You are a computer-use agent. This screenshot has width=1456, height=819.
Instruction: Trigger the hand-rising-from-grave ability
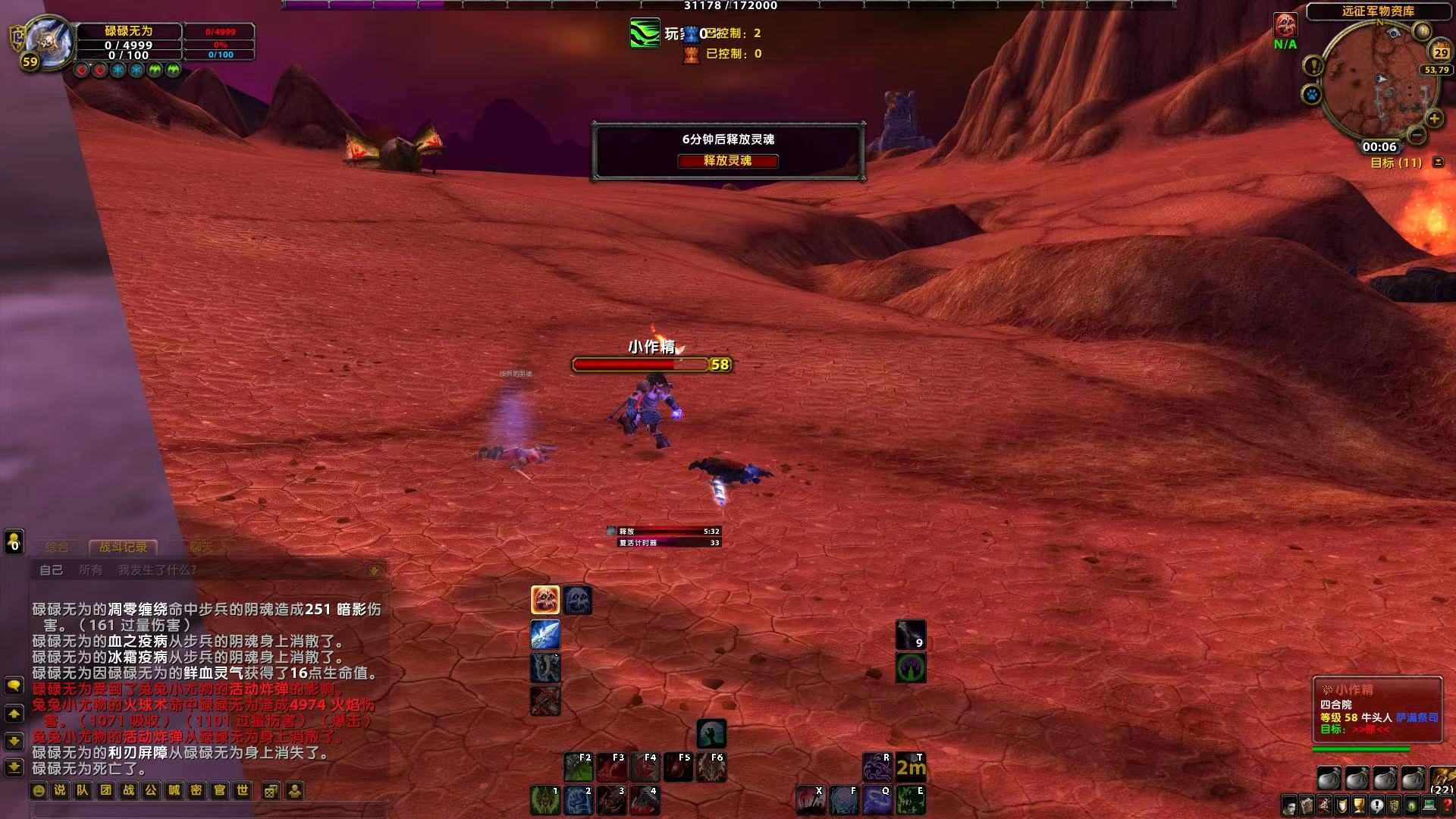711,733
